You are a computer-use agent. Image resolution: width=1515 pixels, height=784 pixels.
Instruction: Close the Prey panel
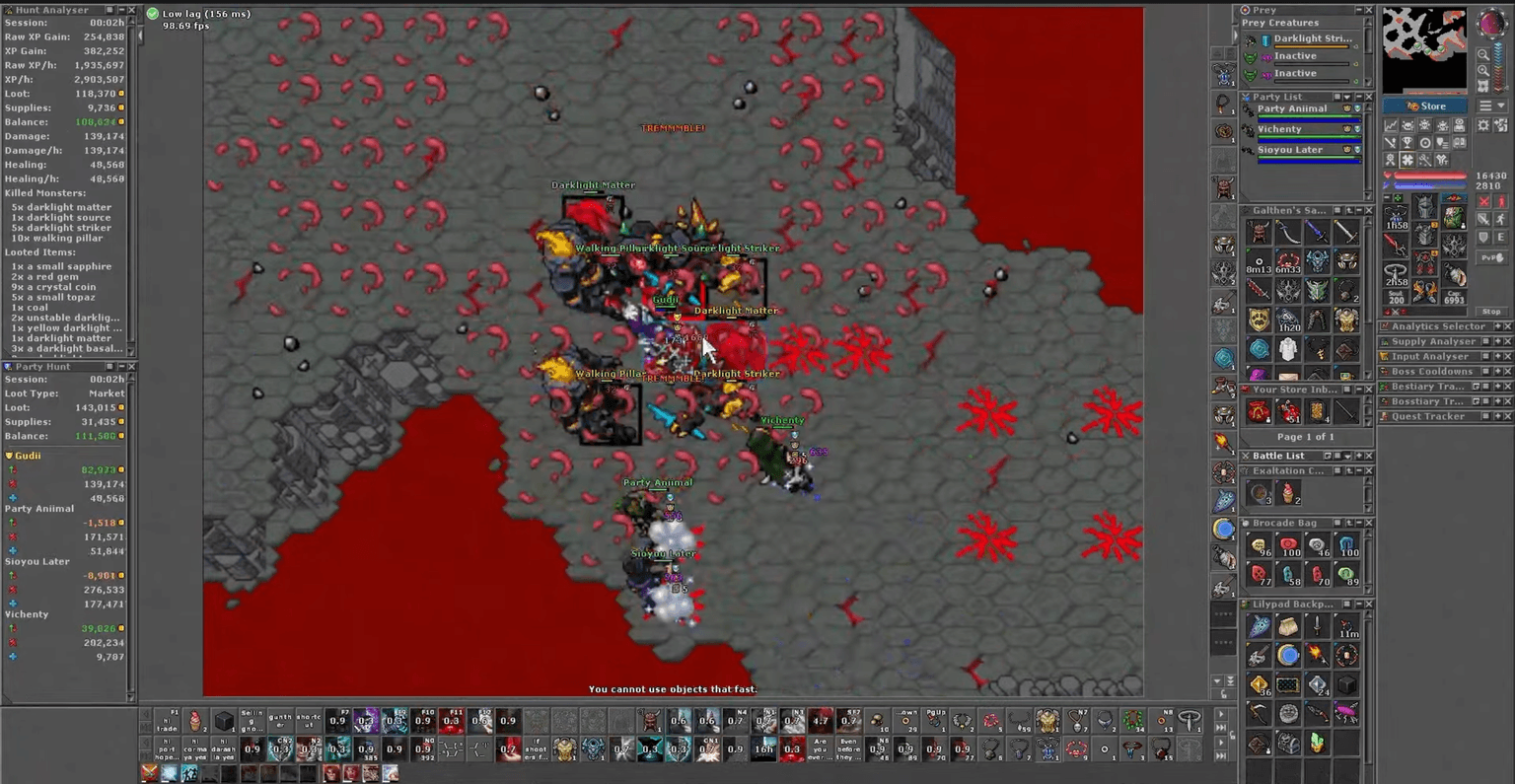pos(1369,10)
